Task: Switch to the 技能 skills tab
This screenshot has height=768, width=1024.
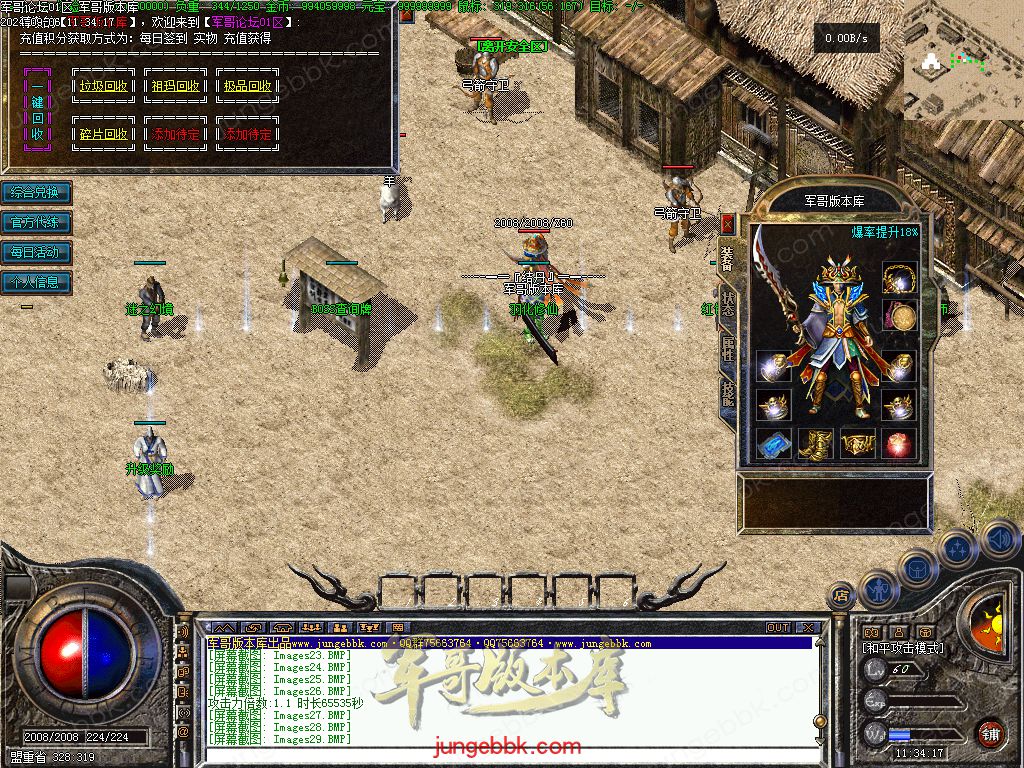Action: point(727,396)
